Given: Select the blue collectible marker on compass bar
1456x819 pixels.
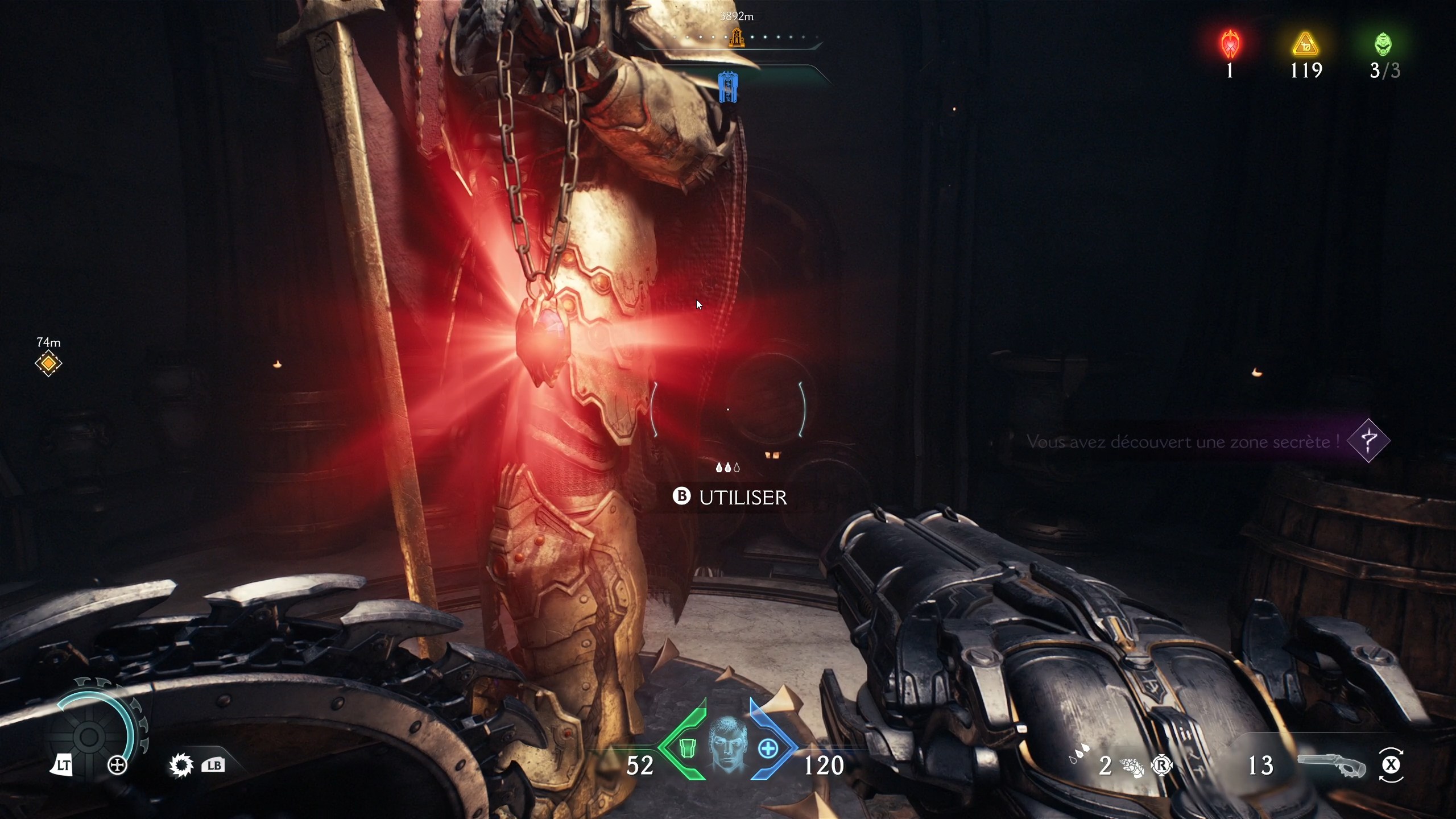Looking at the screenshot, I should pos(728,86).
